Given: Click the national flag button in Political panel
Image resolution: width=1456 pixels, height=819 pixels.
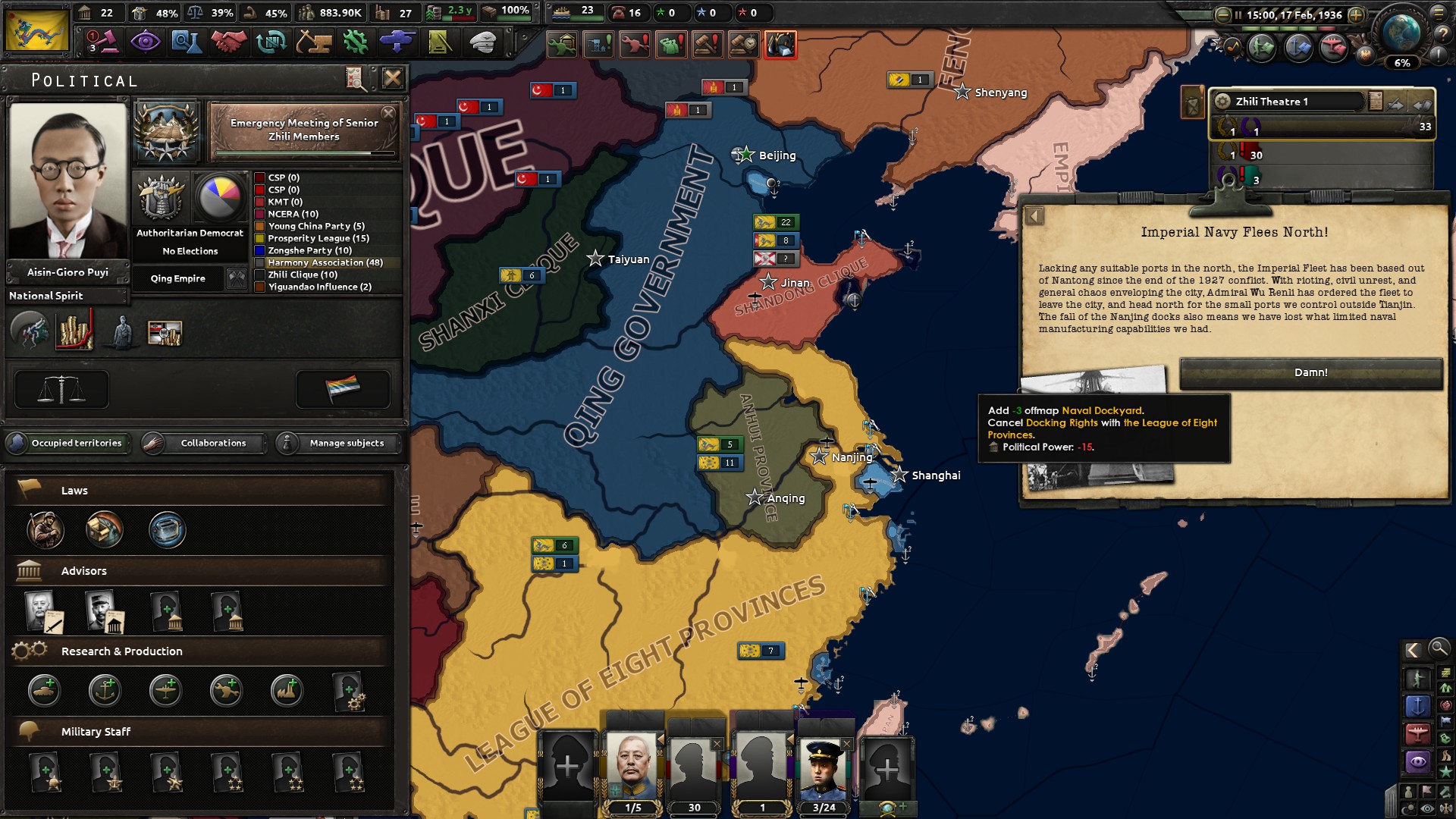Looking at the screenshot, I should (343, 388).
